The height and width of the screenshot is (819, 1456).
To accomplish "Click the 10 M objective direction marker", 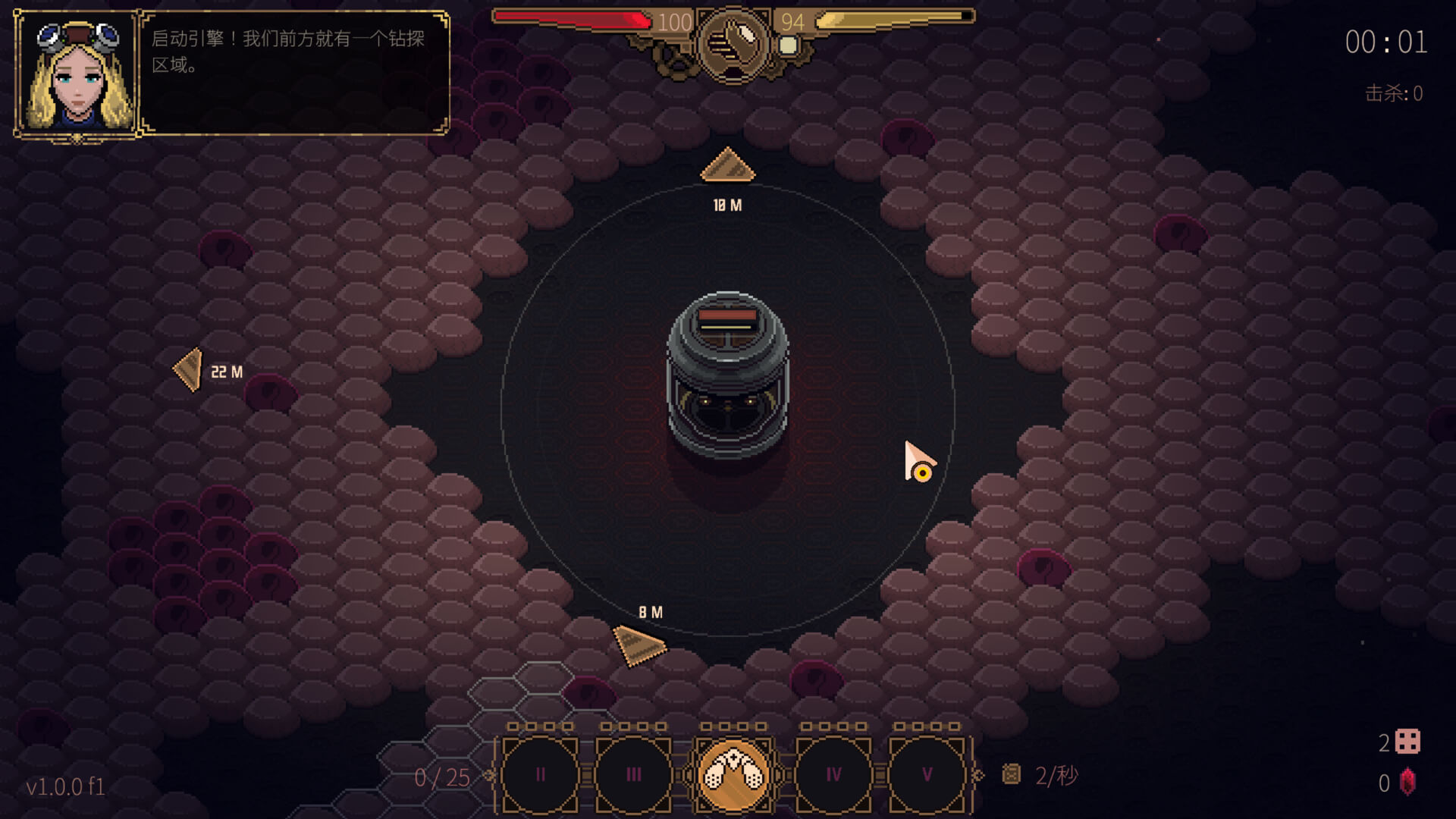I will pyautogui.click(x=727, y=166).
